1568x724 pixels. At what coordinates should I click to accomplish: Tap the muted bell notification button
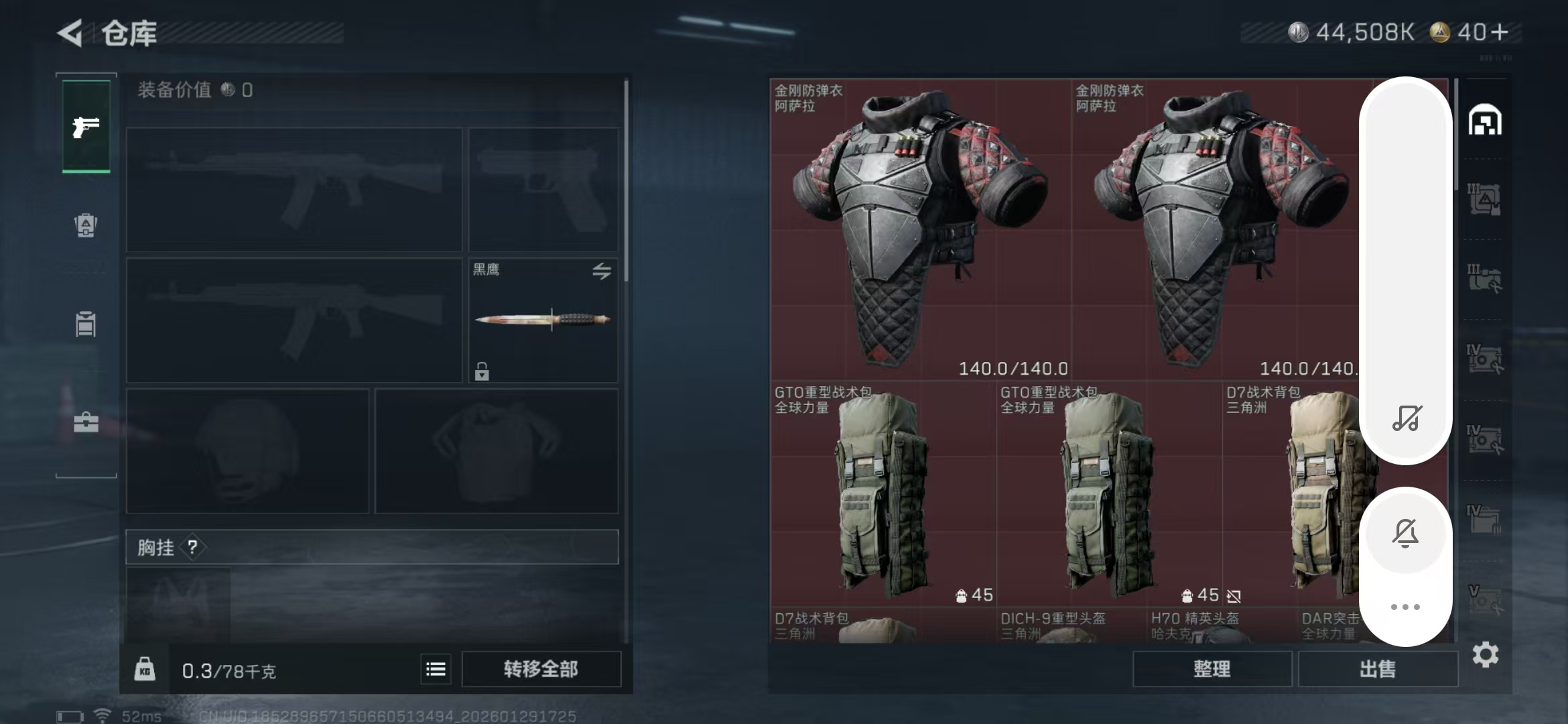coord(1405,533)
